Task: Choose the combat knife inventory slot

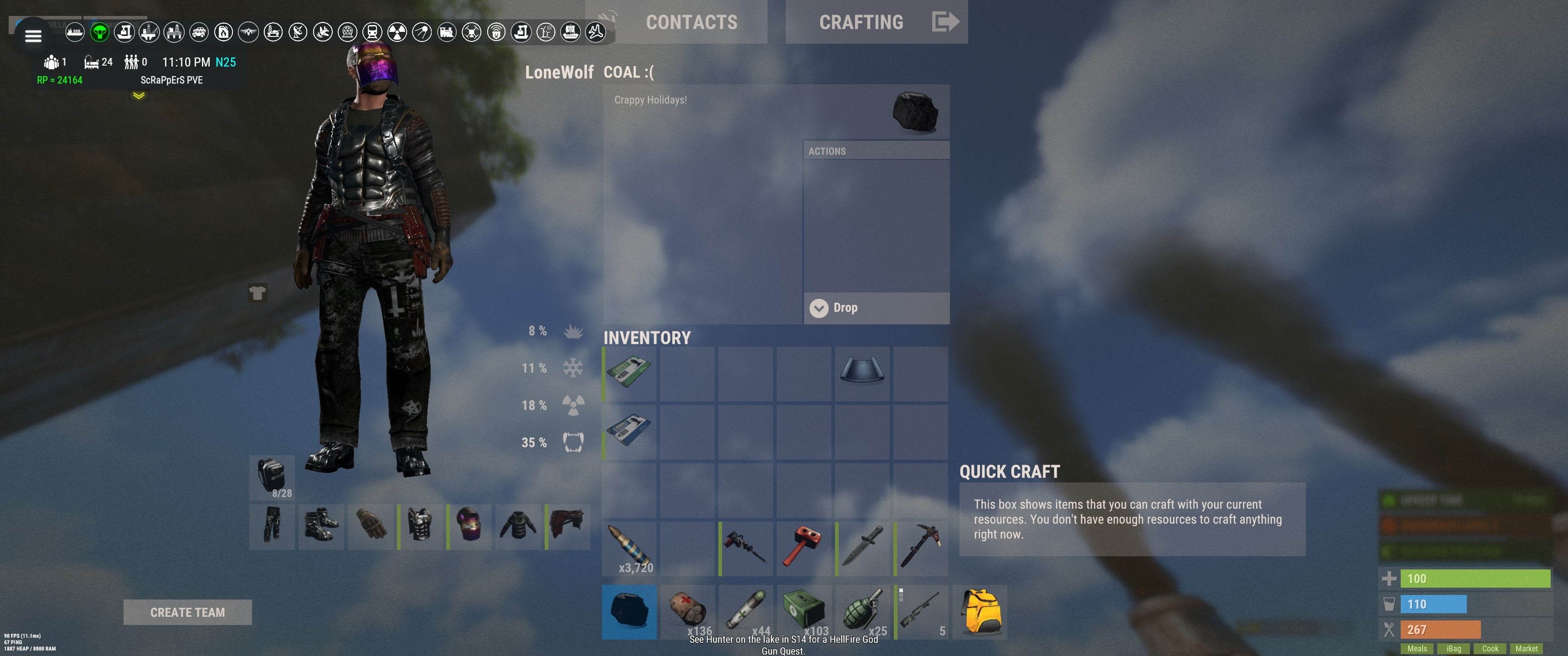Action: tap(862, 548)
